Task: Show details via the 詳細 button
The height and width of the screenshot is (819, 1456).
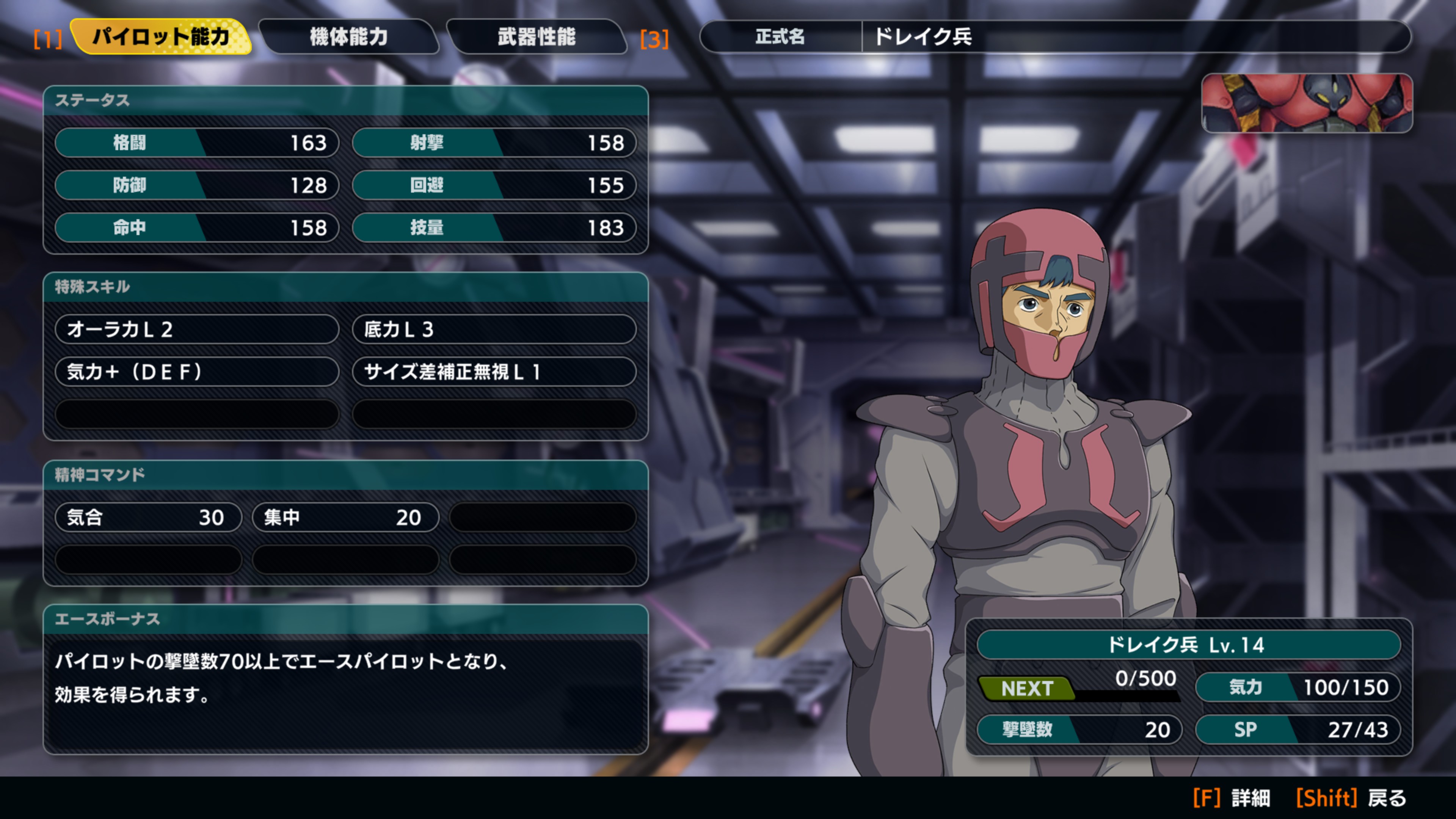Action: click(1232, 798)
